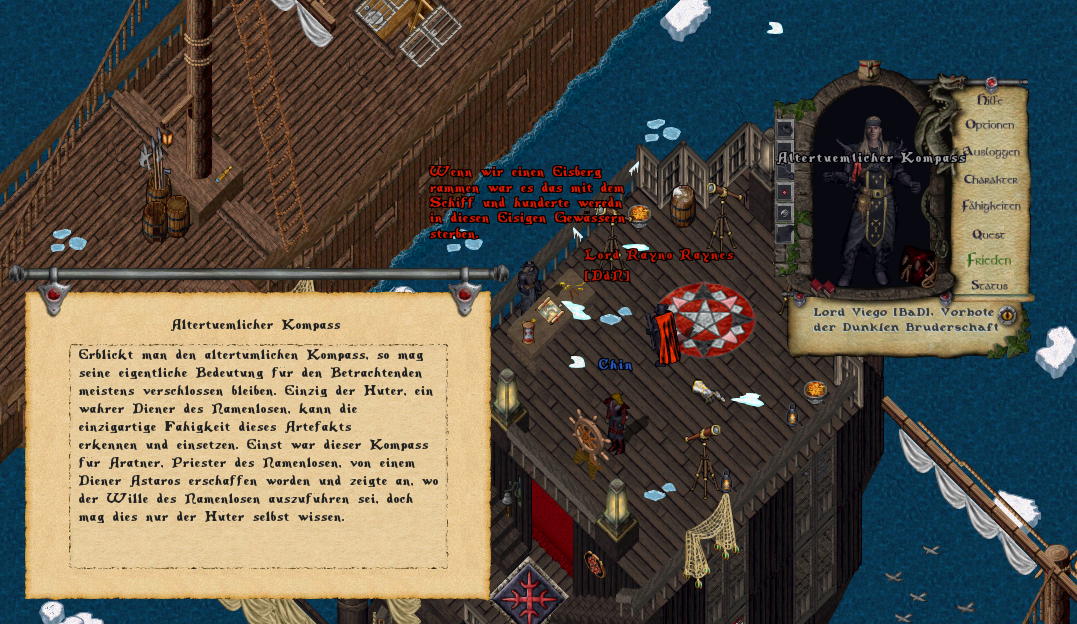Click the Altertuemlicher Kompass parchment scroll

click(x=258, y=440)
